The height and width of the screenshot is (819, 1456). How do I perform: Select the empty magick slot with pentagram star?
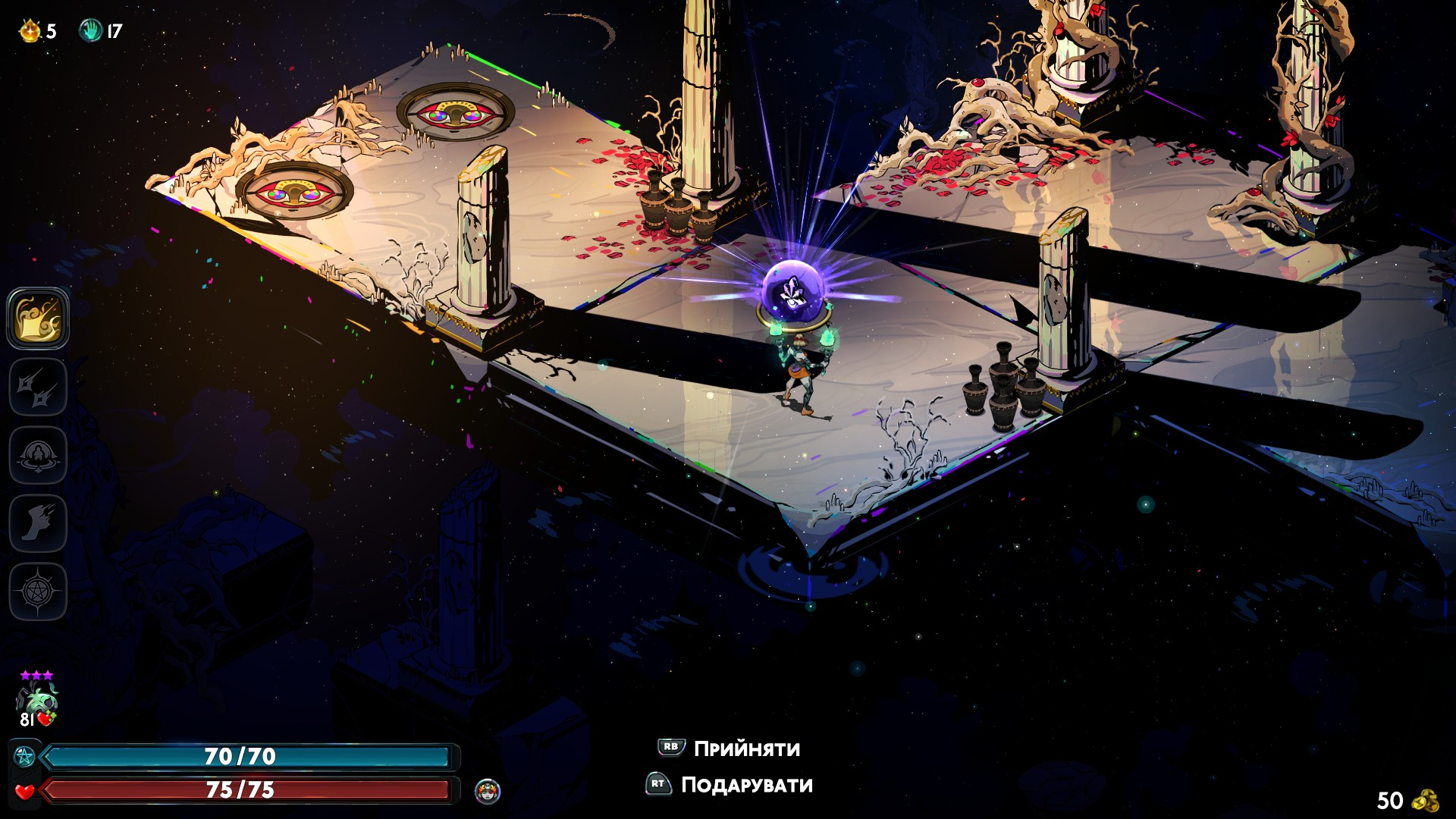[38, 591]
